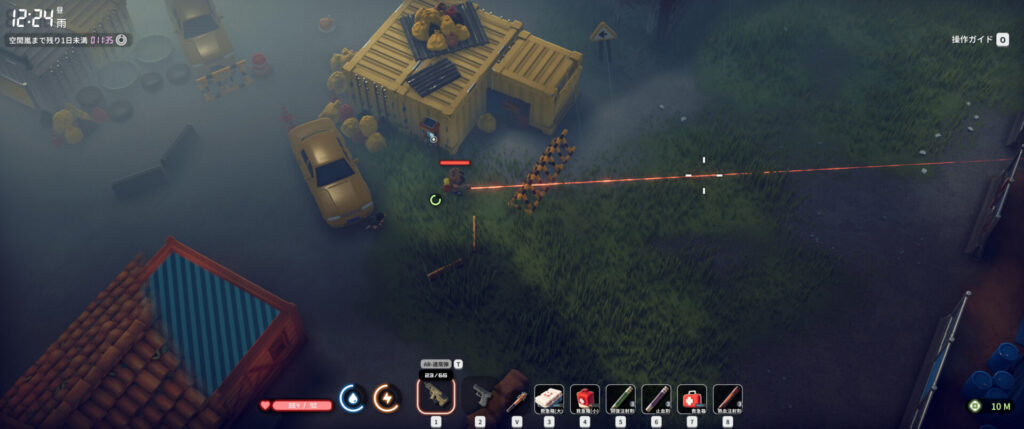Select the assault rifle weapon slot
The image size is (1024, 429).
(x=435, y=396)
